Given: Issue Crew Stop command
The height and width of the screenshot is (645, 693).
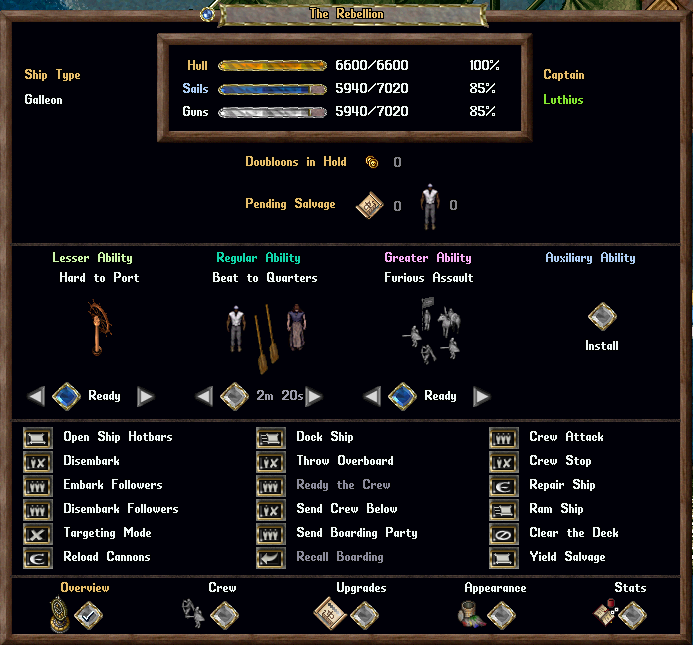Looking at the screenshot, I should pyautogui.click(x=504, y=461).
